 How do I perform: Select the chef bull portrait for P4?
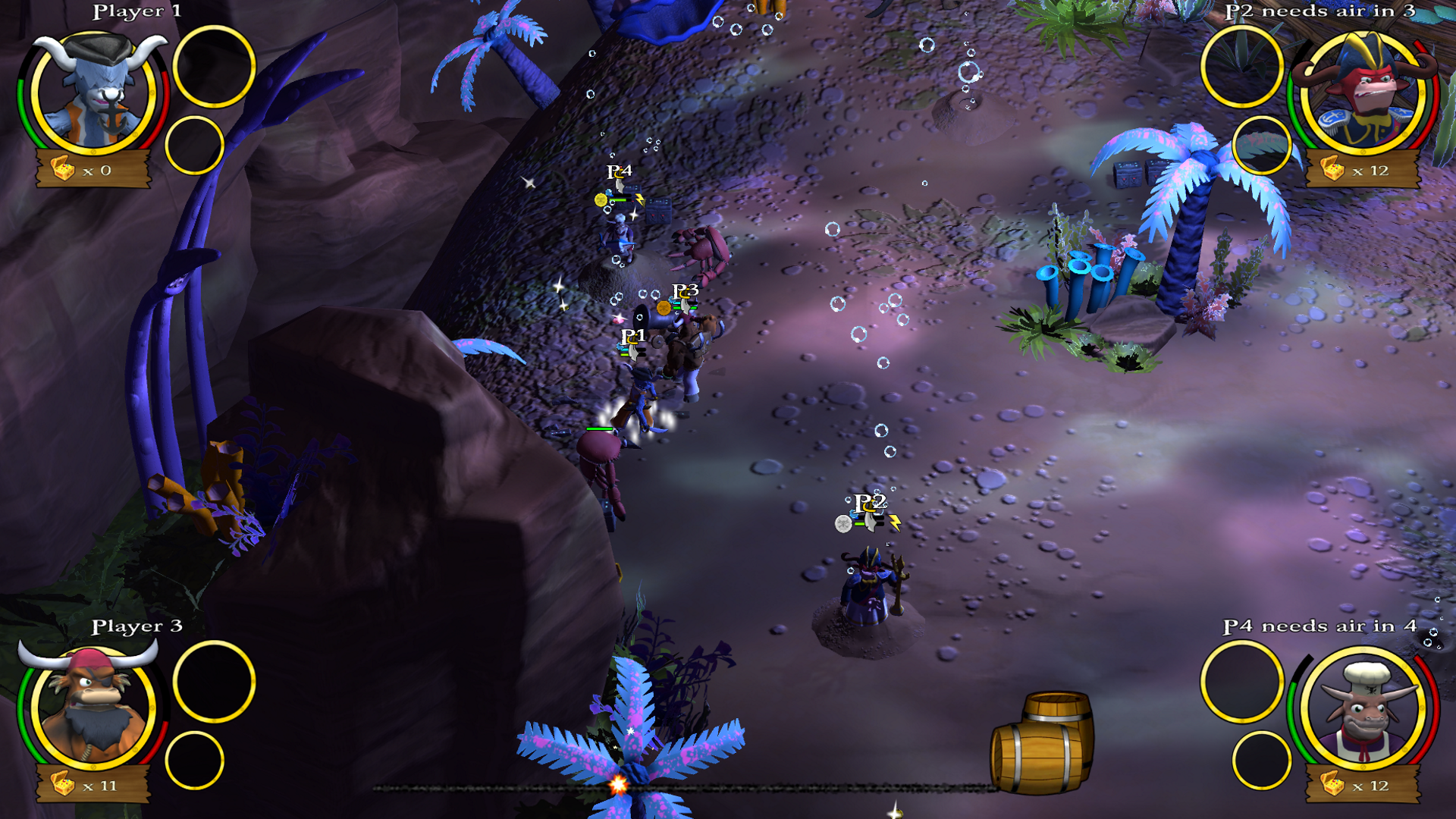click(x=1363, y=708)
